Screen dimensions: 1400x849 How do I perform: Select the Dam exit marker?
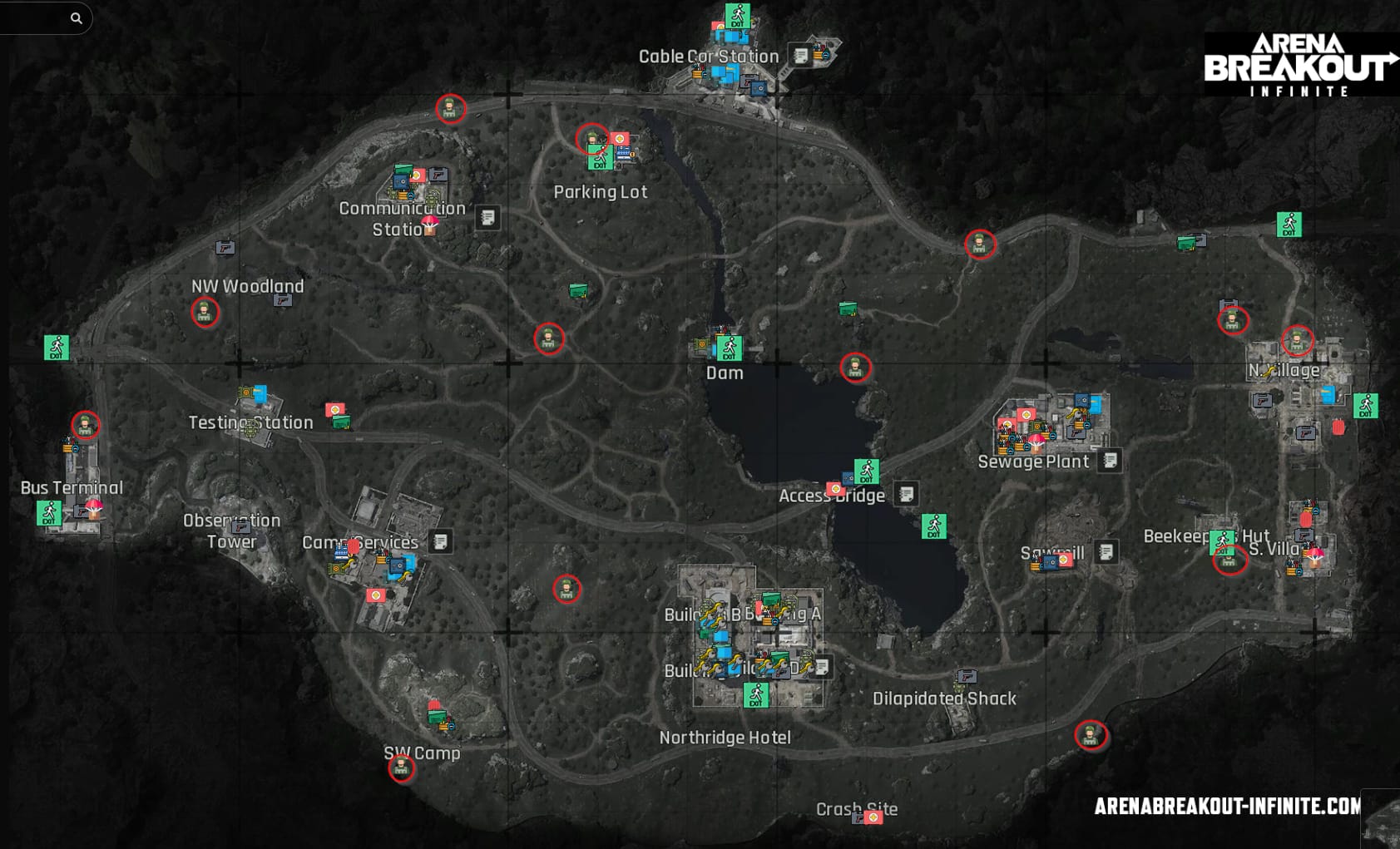coord(730,348)
